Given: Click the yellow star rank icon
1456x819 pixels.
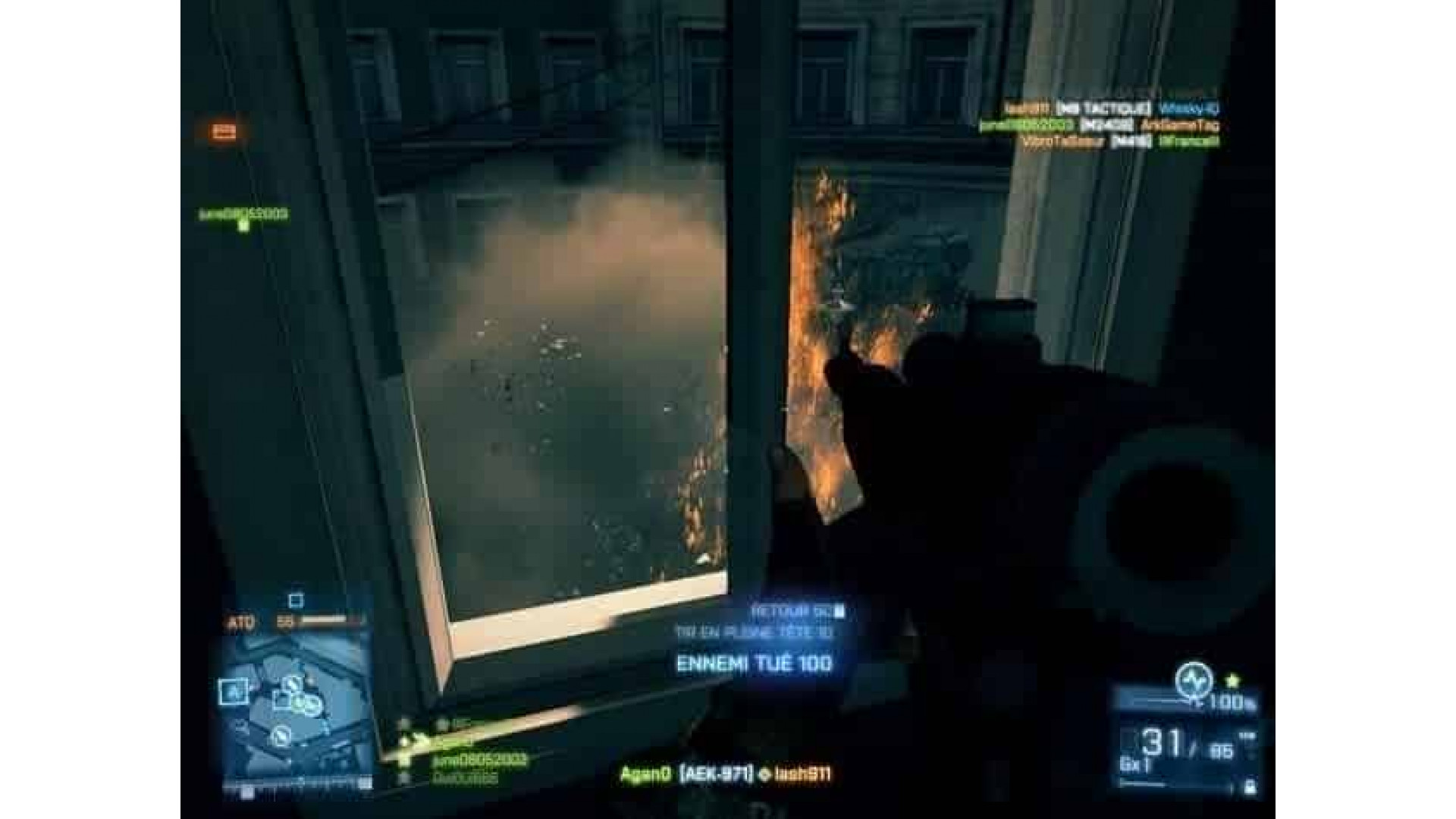Looking at the screenshot, I should (x=1233, y=679).
